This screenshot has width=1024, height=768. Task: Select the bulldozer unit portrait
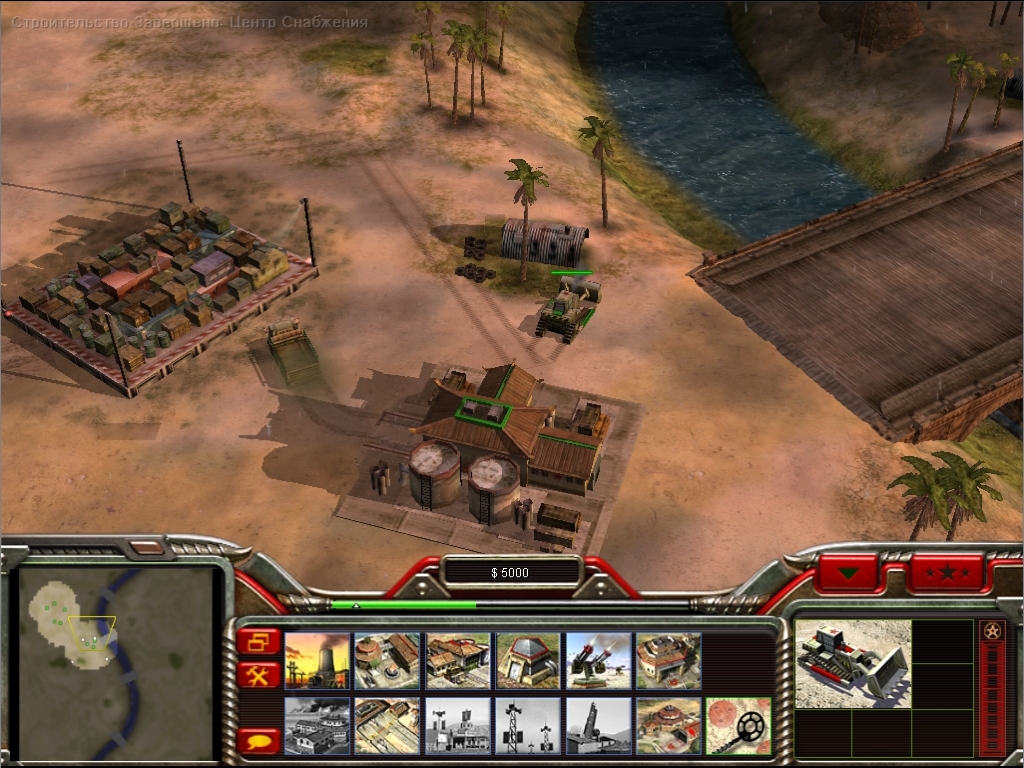[x=853, y=663]
